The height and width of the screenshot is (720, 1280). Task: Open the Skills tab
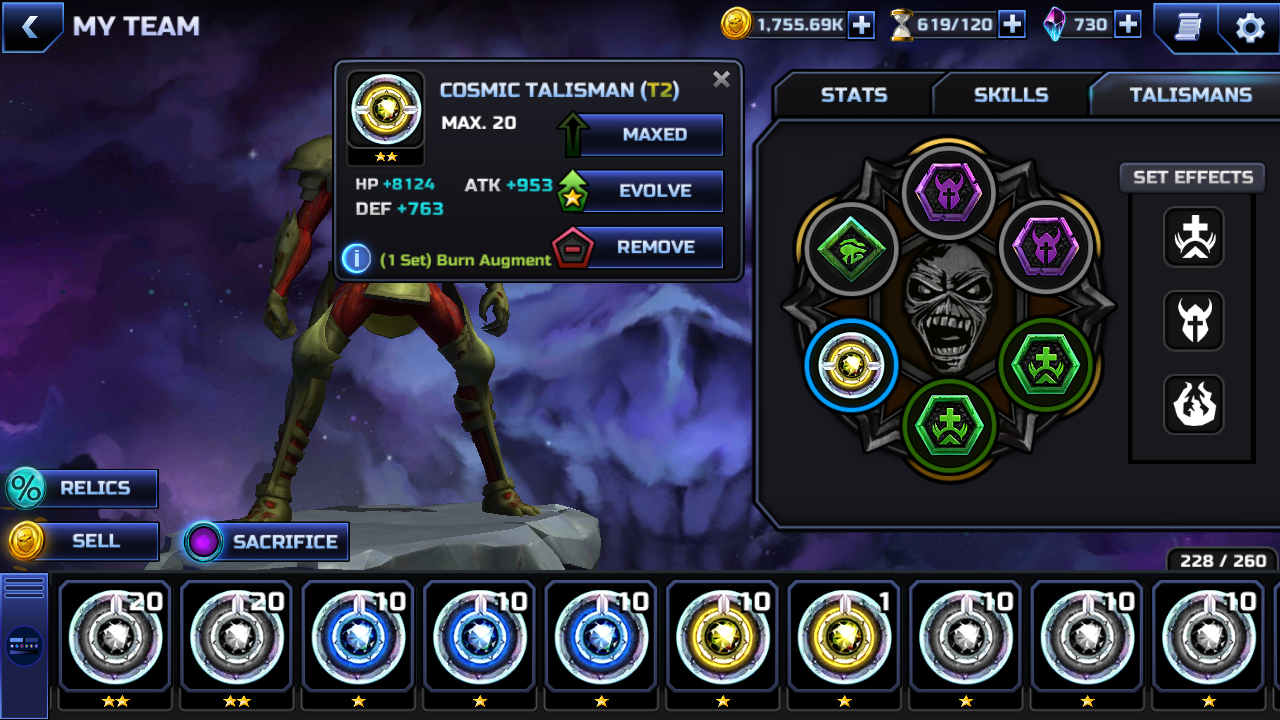pos(1010,95)
